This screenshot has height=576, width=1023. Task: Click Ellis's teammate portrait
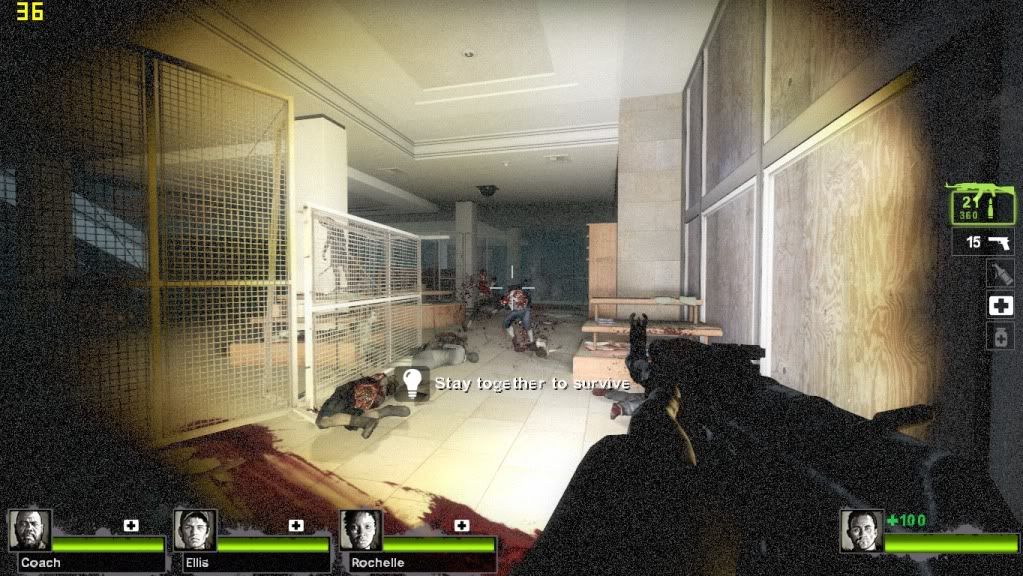pos(195,530)
